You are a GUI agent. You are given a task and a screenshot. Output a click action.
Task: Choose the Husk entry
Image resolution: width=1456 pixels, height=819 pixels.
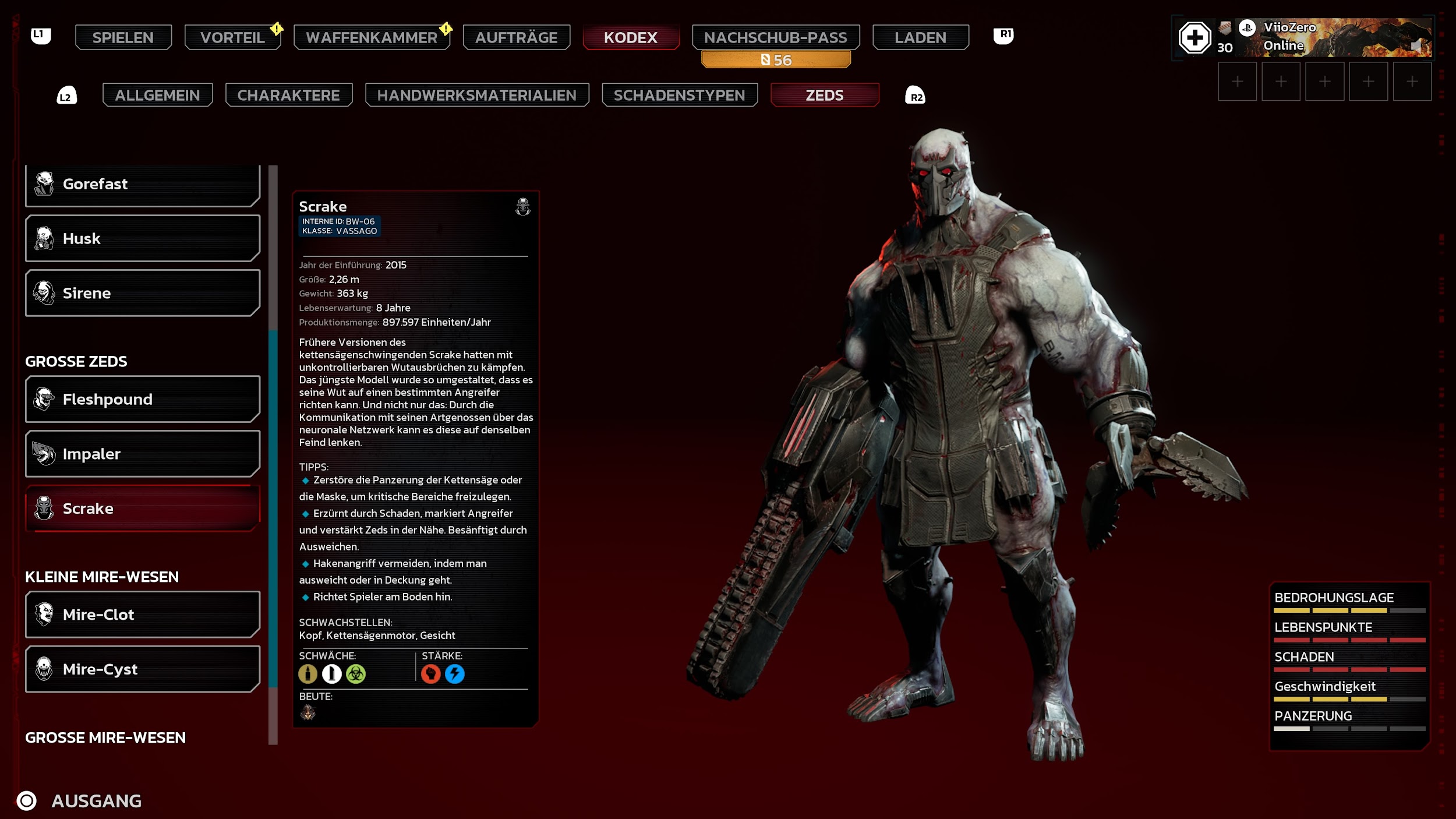142,238
